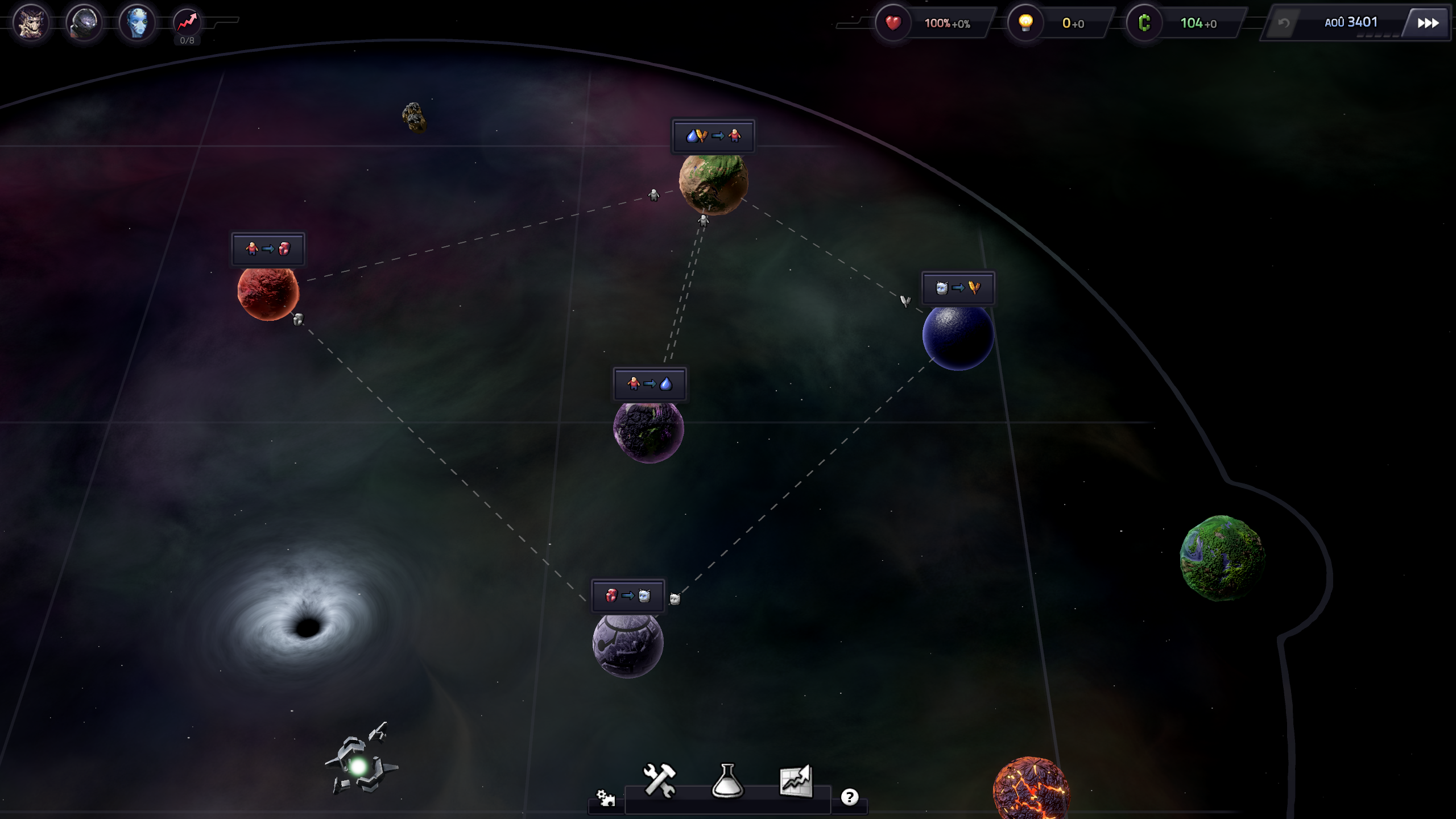Select the helmeted alien race portrait
The height and width of the screenshot is (819, 1456).
pyautogui.click(x=84, y=23)
